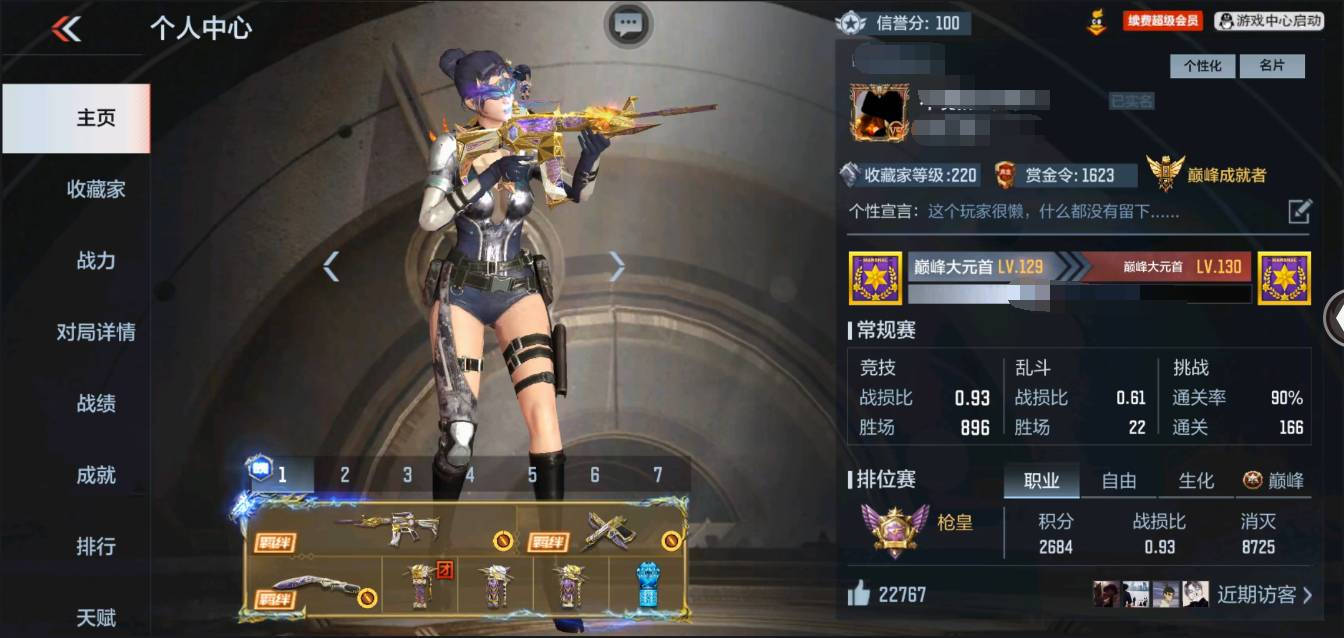The height and width of the screenshot is (638, 1344).
Task: Click the 个性化 button
Action: click(x=1202, y=66)
